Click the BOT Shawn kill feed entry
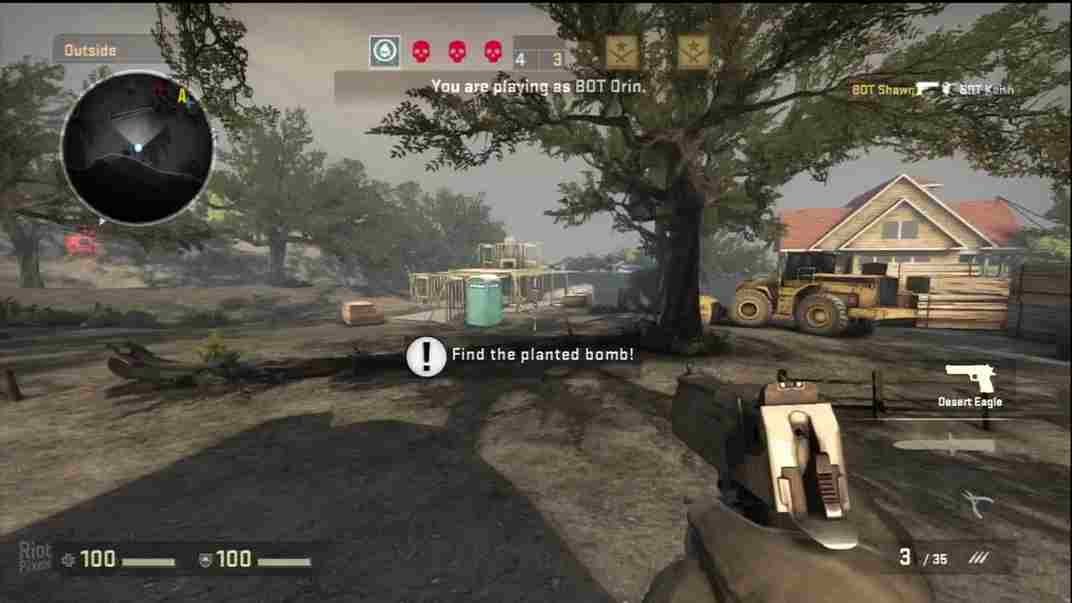Screen dimensions: 1072x603 (x=932, y=90)
